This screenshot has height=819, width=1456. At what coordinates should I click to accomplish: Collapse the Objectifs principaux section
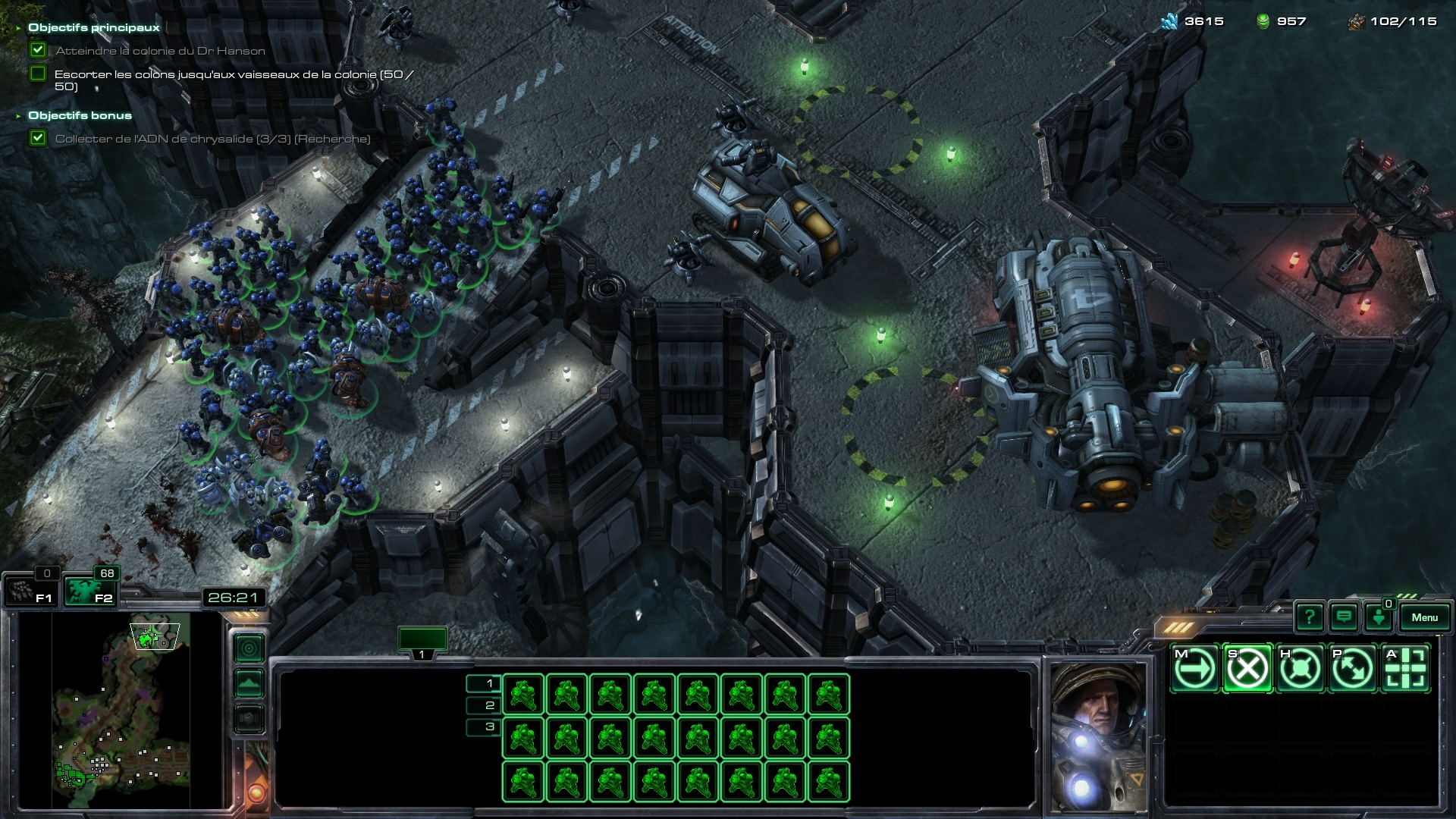pyautogui.click(x=18, y=28)
